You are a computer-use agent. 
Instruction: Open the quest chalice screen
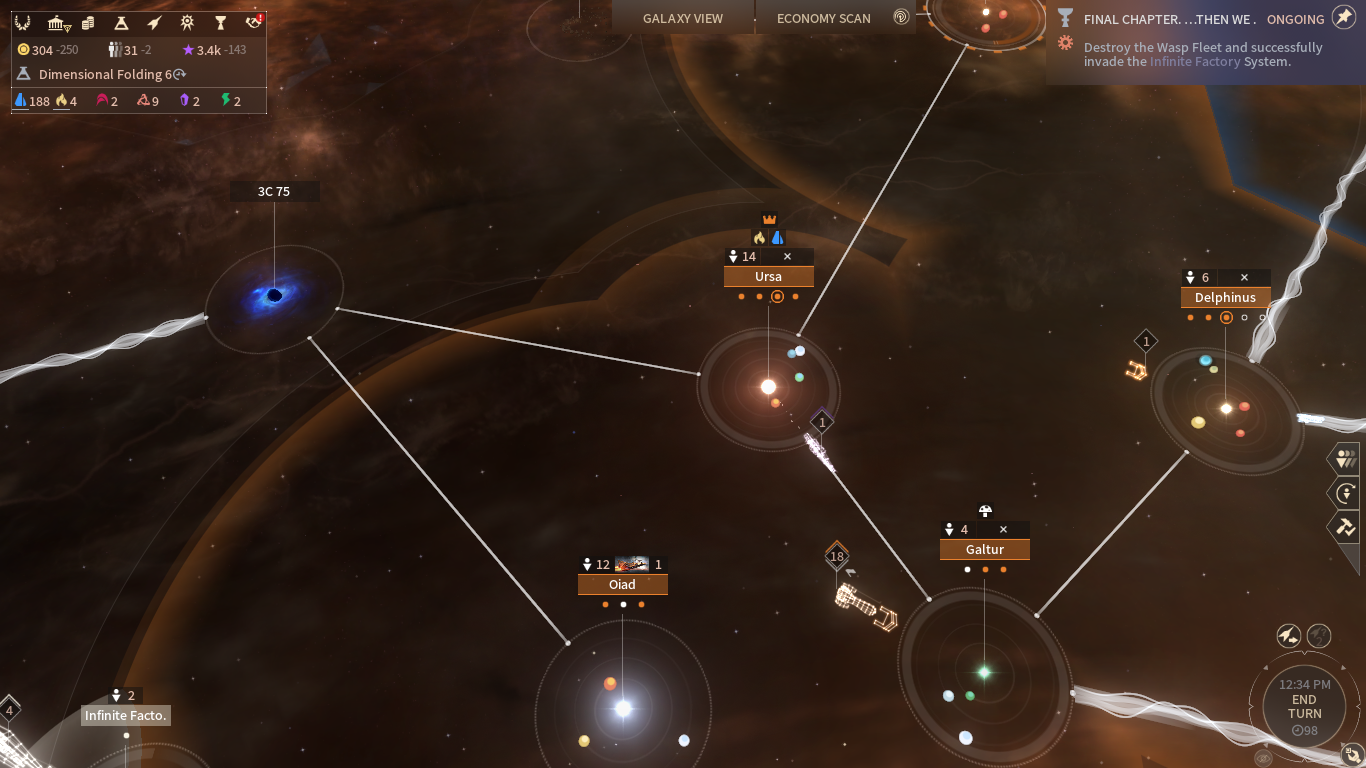click(221, 23)
